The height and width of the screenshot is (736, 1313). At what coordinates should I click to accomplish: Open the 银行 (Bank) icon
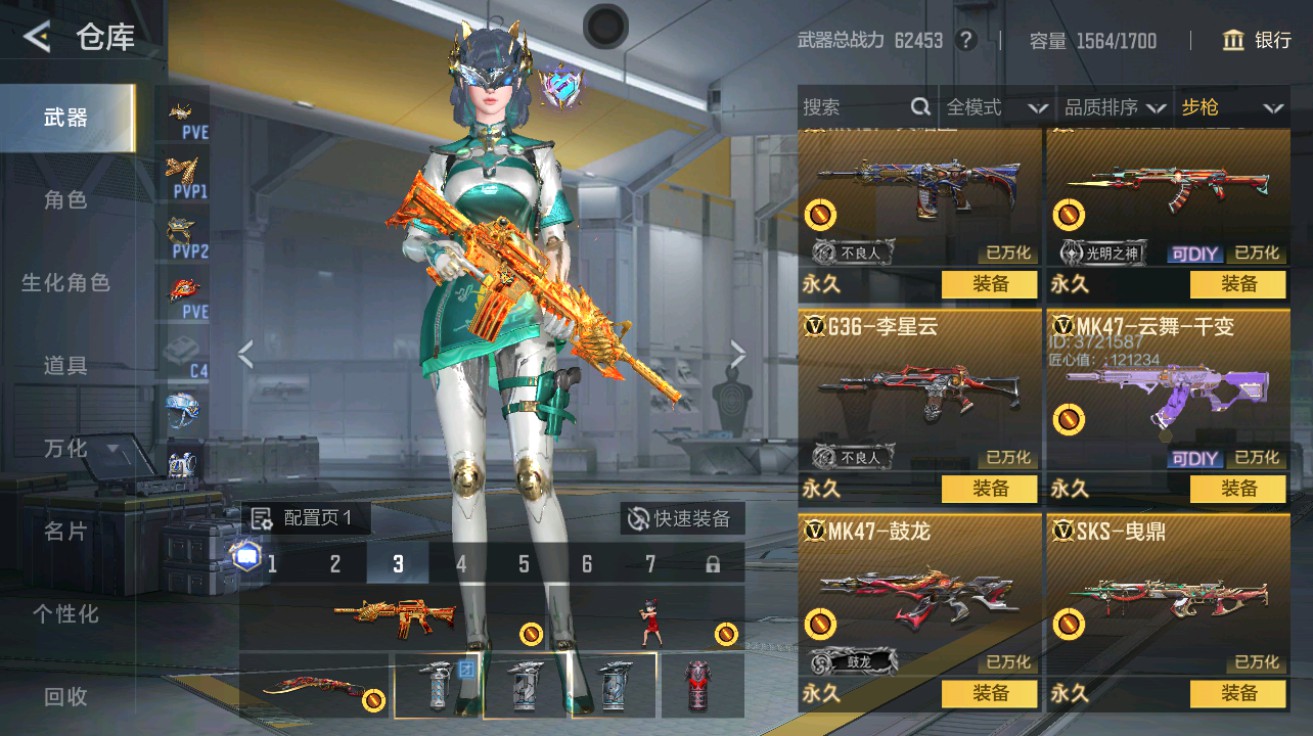pos(1235,41)
